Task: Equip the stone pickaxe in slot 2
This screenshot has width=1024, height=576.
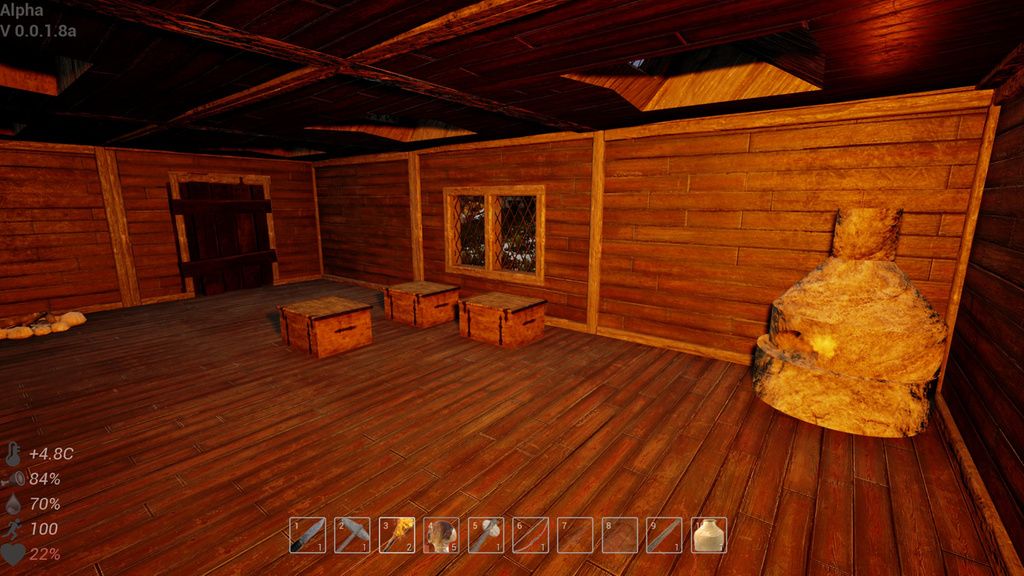Action: (352, 535)
